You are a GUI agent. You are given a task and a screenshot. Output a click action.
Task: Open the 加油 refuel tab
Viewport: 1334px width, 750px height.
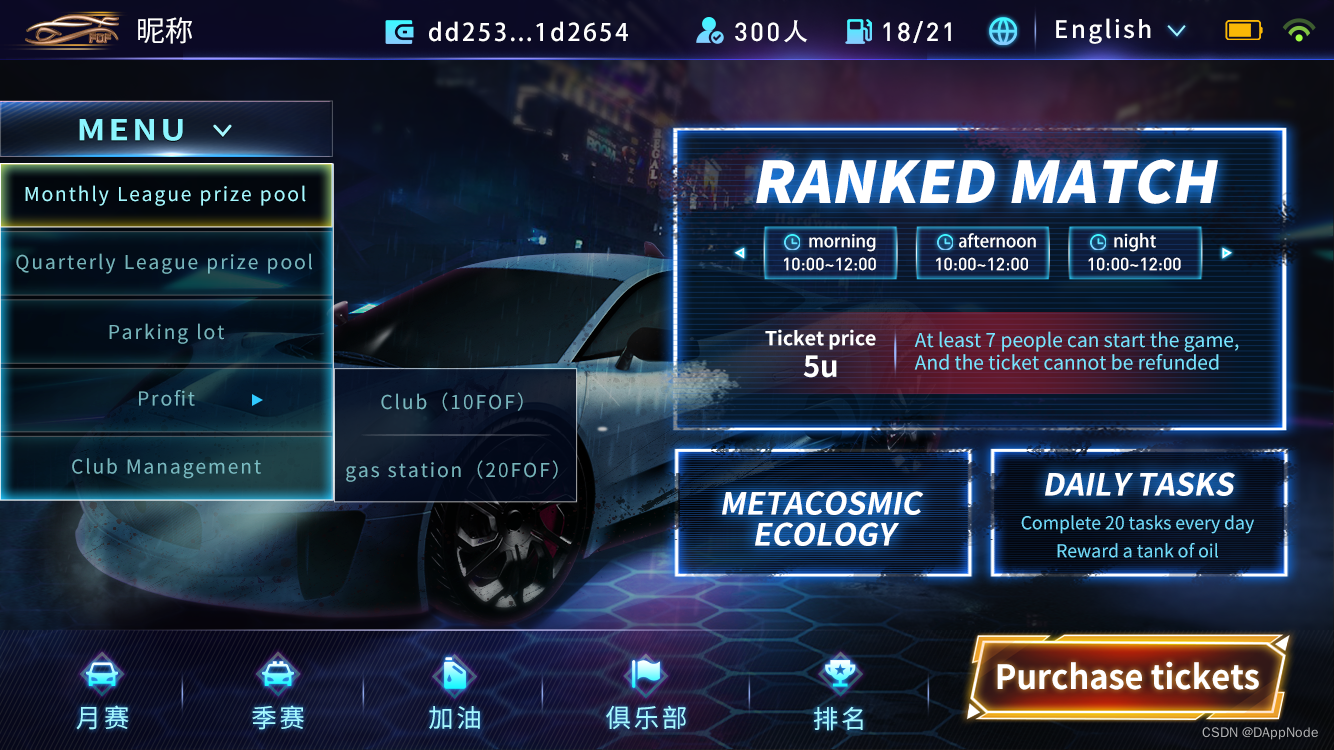(455, 692)
